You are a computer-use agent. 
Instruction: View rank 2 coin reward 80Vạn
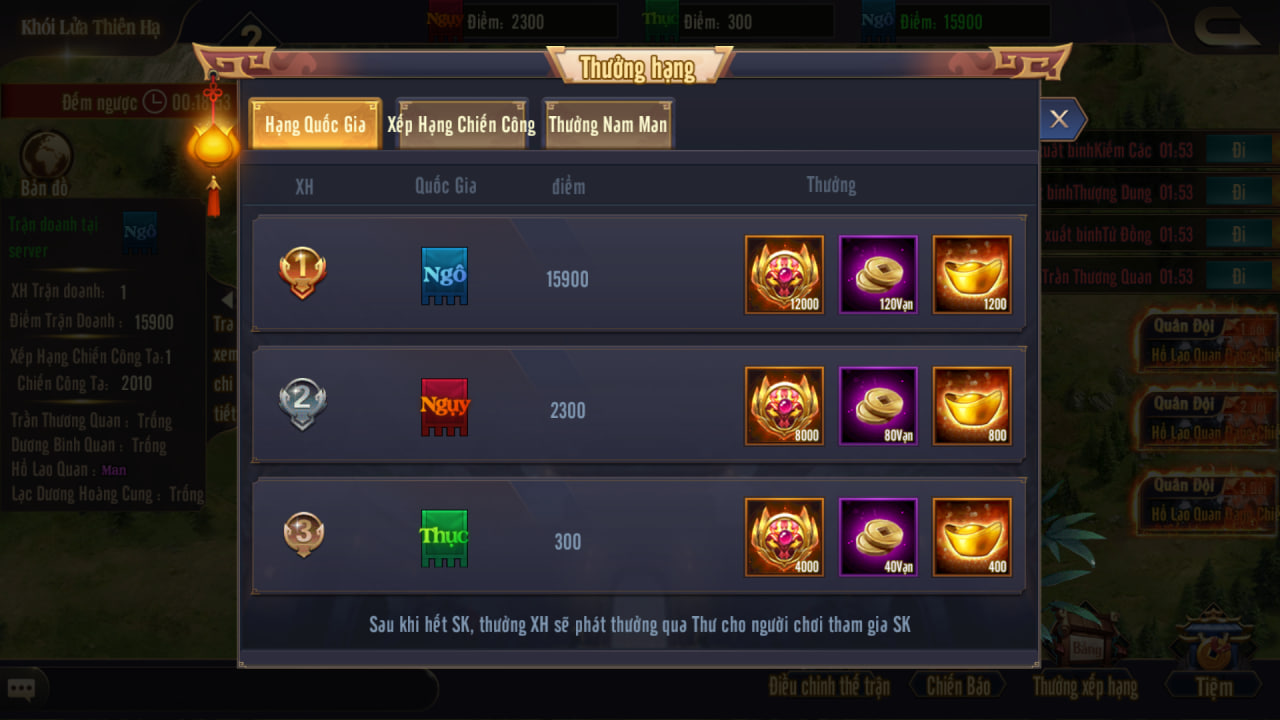click(x=878, y=406)
